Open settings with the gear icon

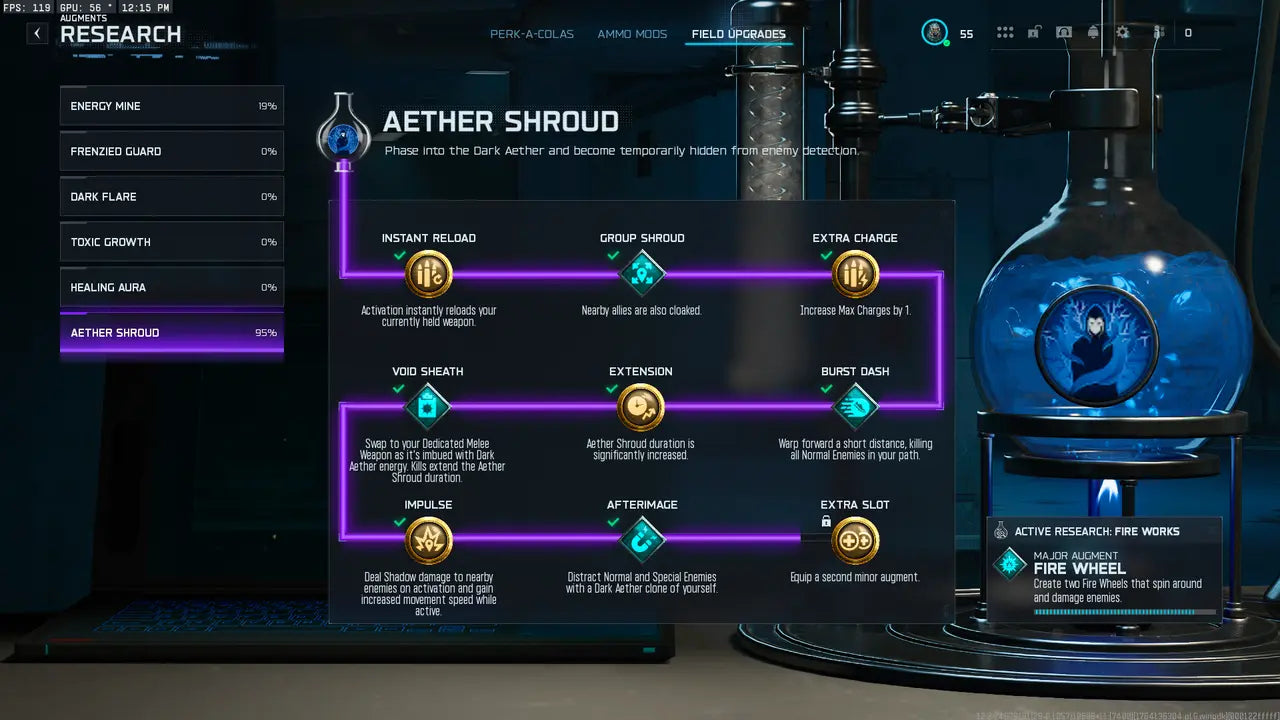1123,33
